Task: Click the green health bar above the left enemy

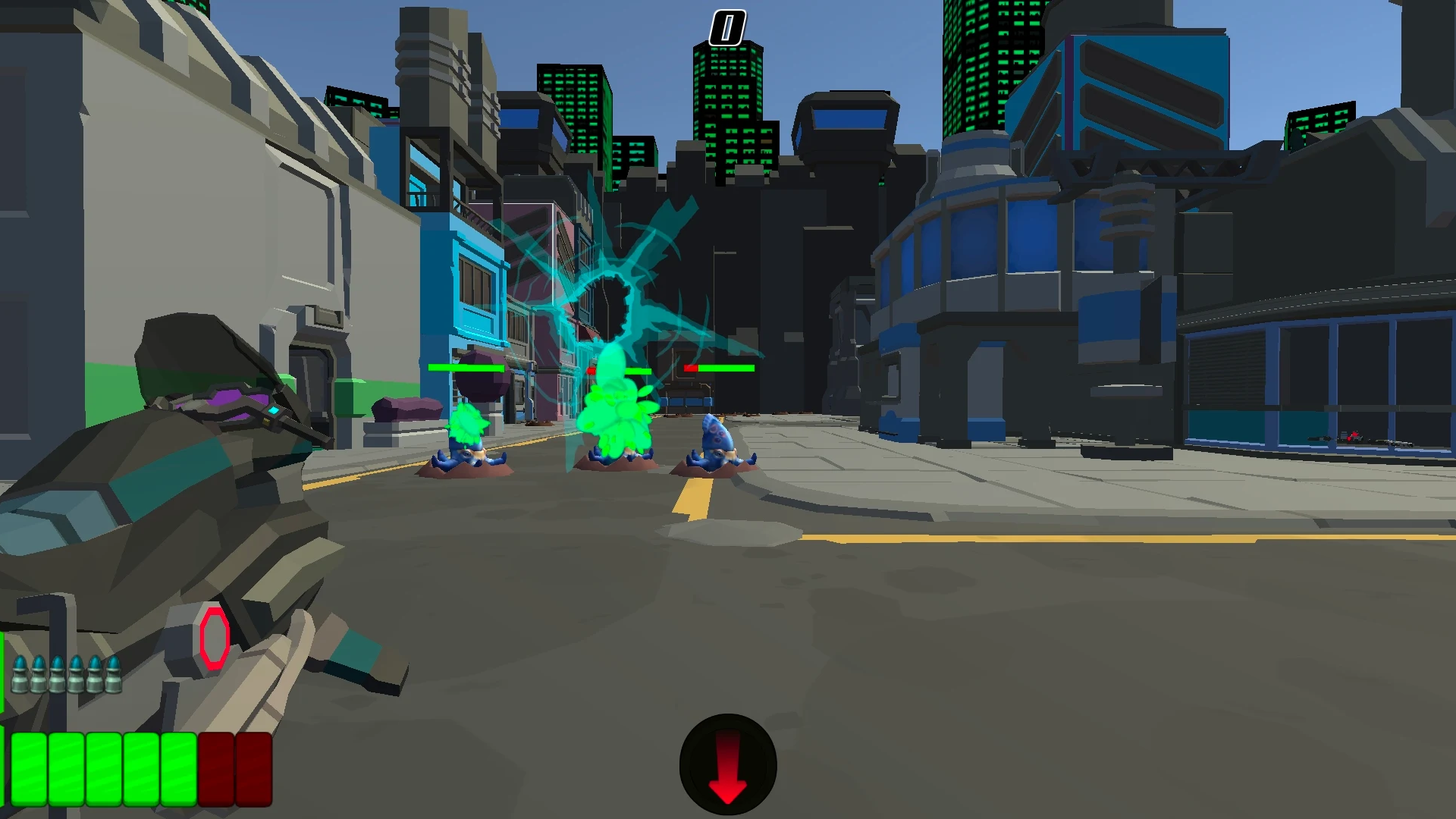Action: click(466, 368)
